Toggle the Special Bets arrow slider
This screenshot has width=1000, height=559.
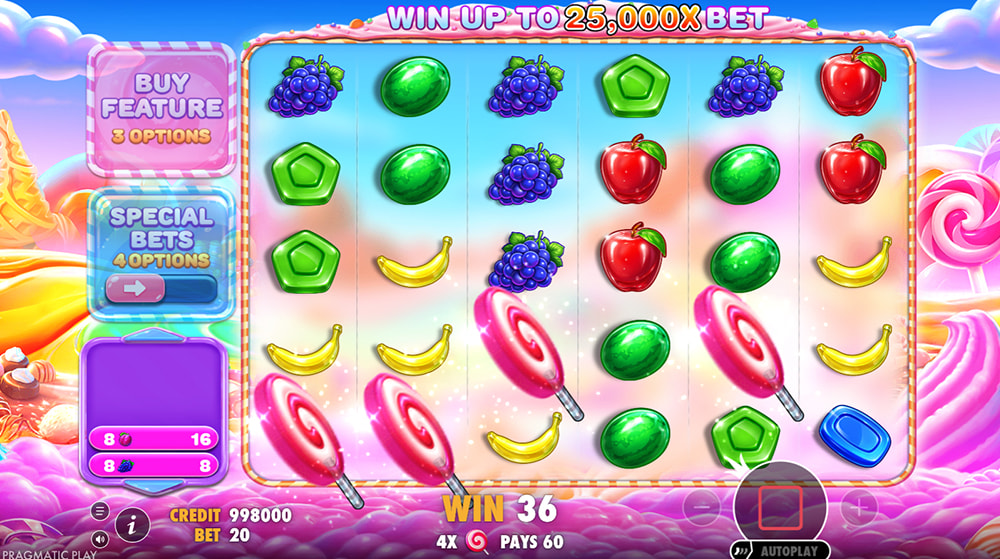click(x=160, y=289)
